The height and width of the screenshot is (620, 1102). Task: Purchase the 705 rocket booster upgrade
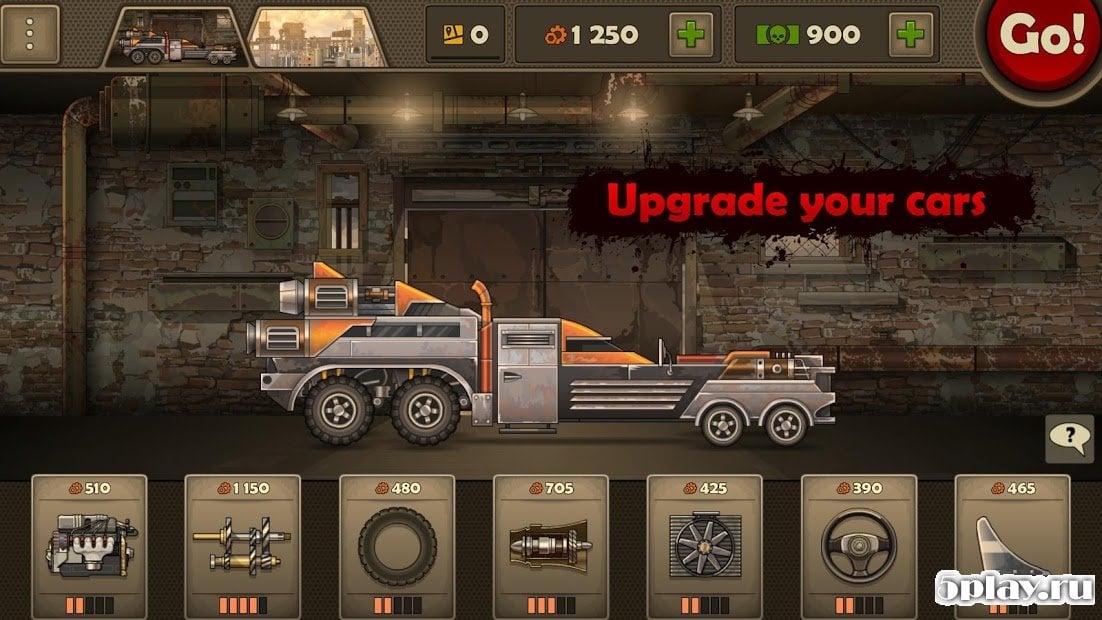pos(551,545)
